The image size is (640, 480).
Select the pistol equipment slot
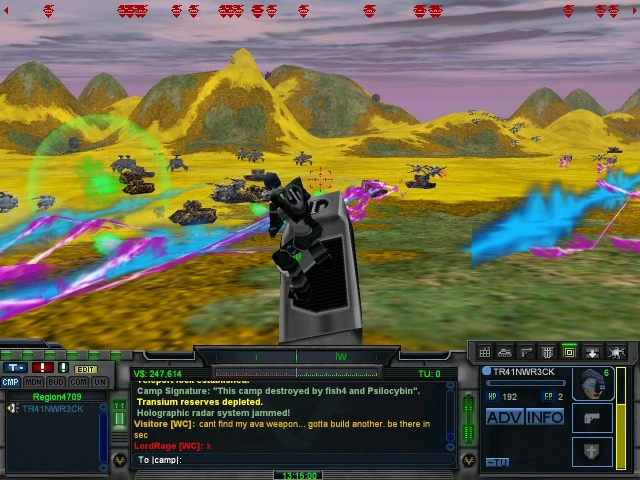pyautogui.click(x=591, y=417)
